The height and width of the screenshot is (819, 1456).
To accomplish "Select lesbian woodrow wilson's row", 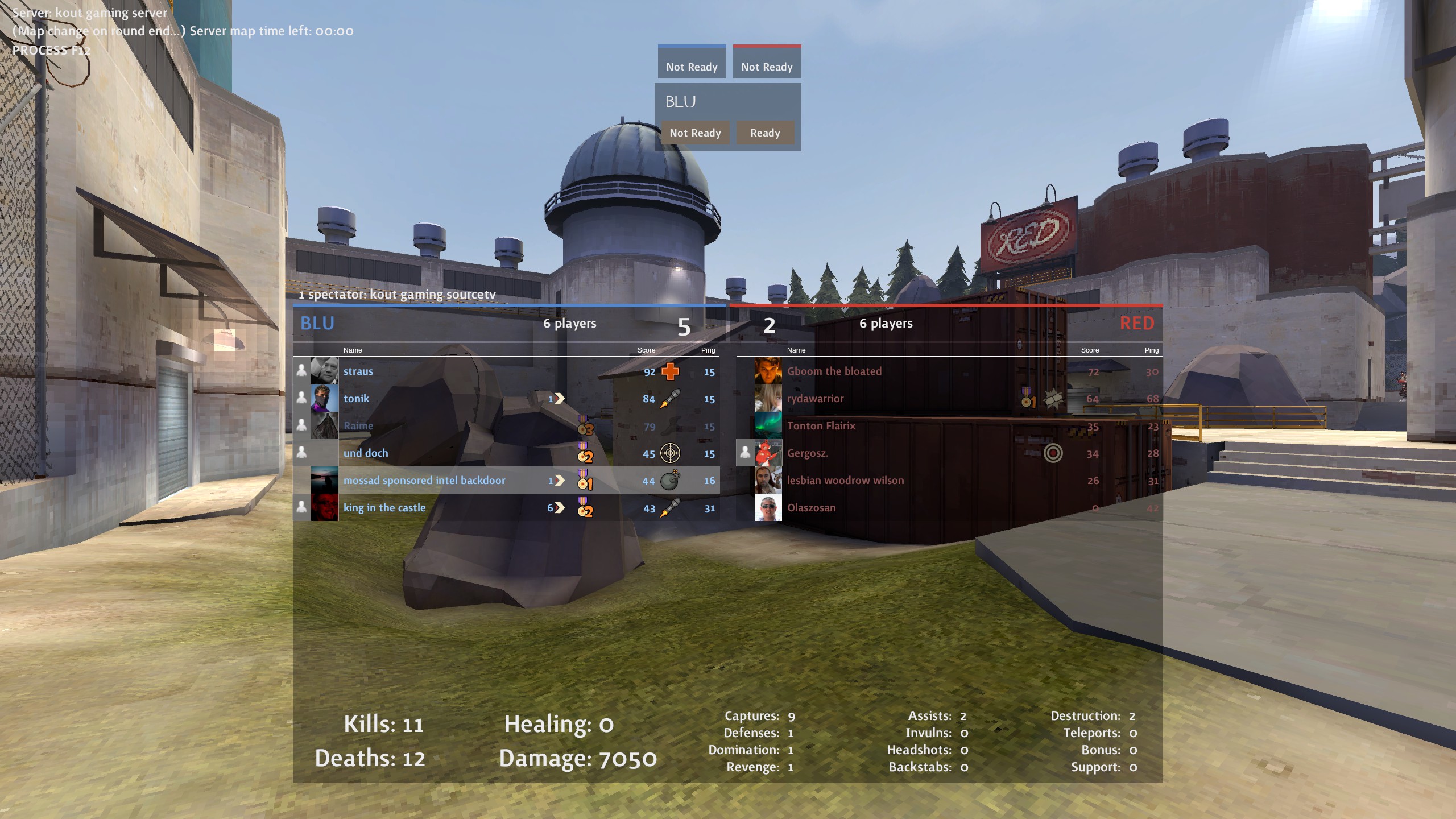I will [x=845, y=481].
